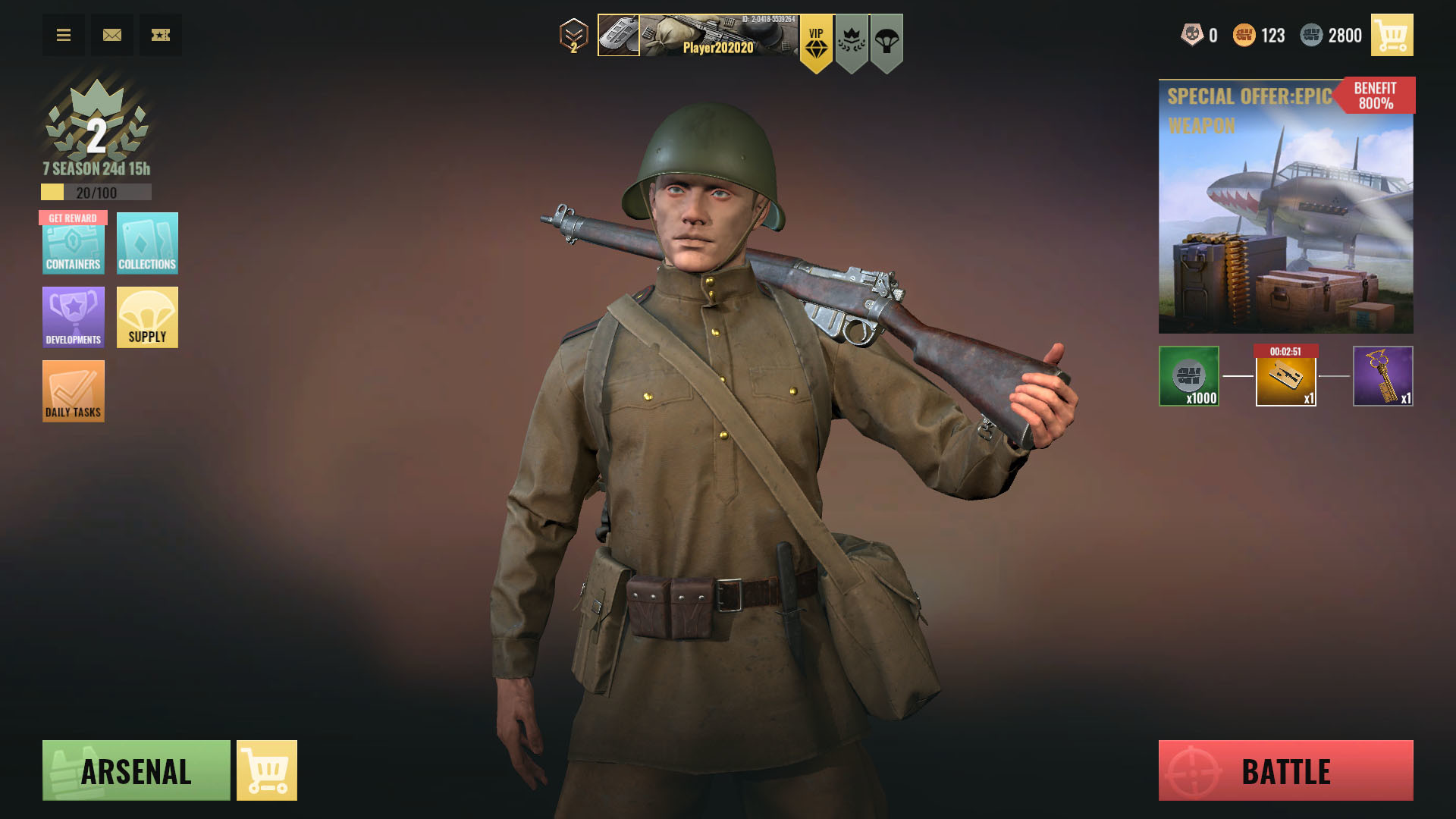The height and width of the screenshot is (819, 1456).
Task: Open the Collections tile
Action: point(147,243)
